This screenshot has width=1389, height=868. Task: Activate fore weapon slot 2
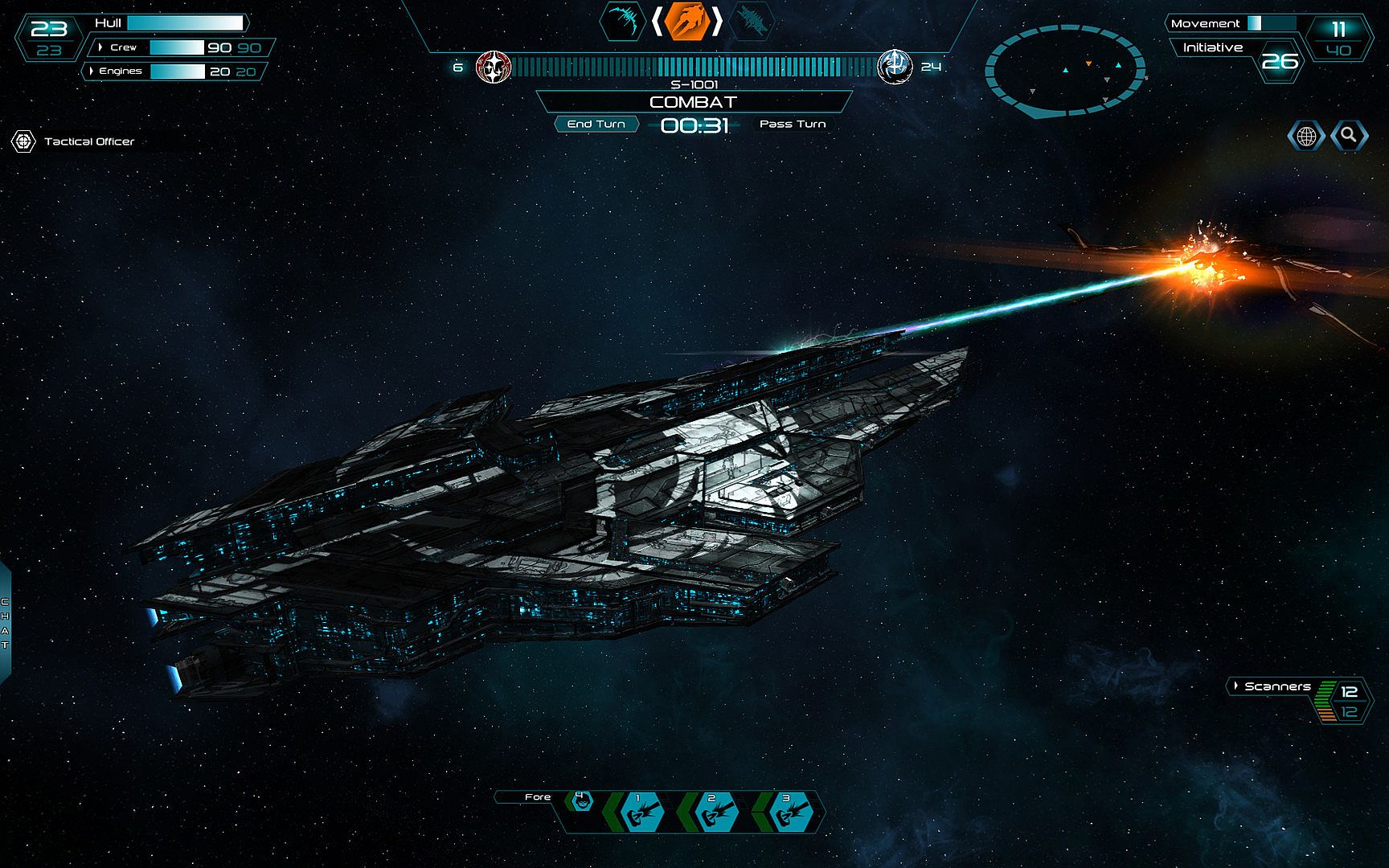(x=716, y=811)
